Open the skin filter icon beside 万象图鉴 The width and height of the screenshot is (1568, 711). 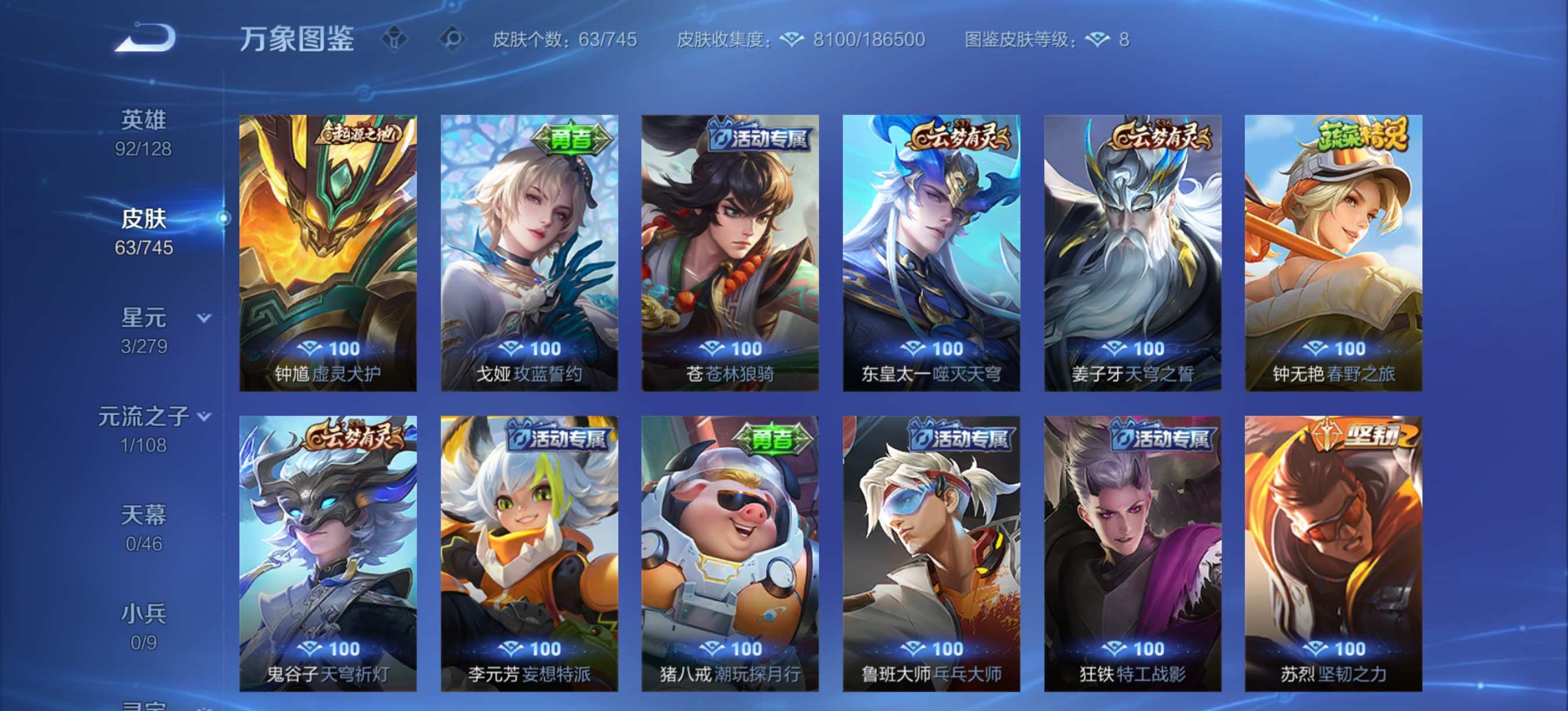(395, 38)
